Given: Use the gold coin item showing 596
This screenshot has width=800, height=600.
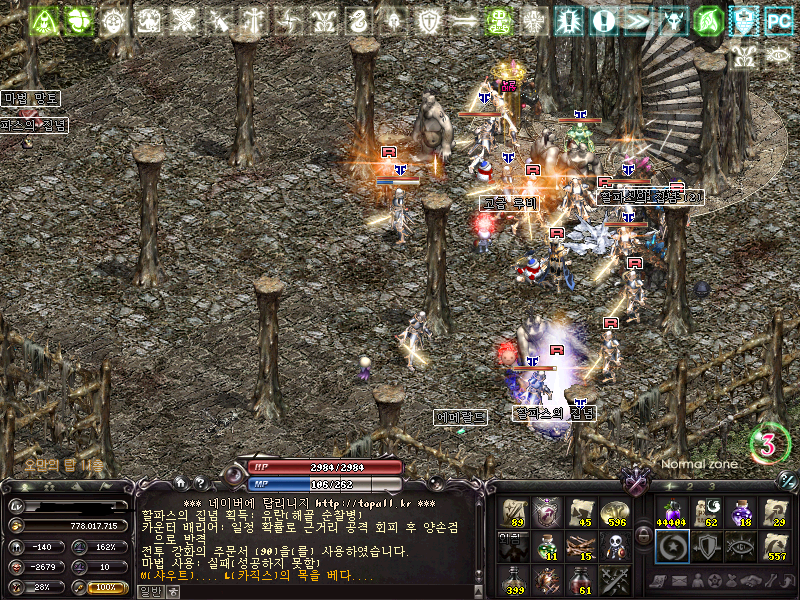Looking at the screenshot, I should [x=616, y=512].
